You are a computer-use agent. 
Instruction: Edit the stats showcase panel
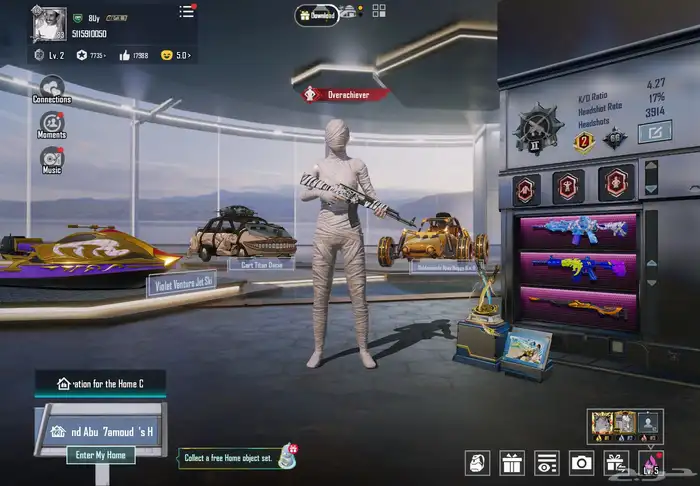coord(655,132)
